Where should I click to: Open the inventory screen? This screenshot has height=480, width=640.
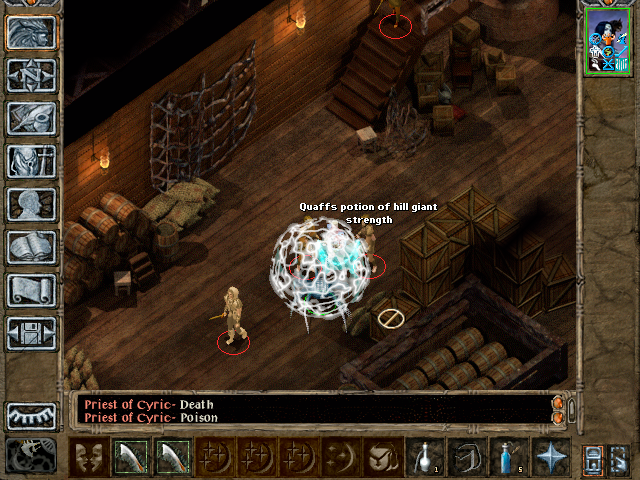point(31,161)
